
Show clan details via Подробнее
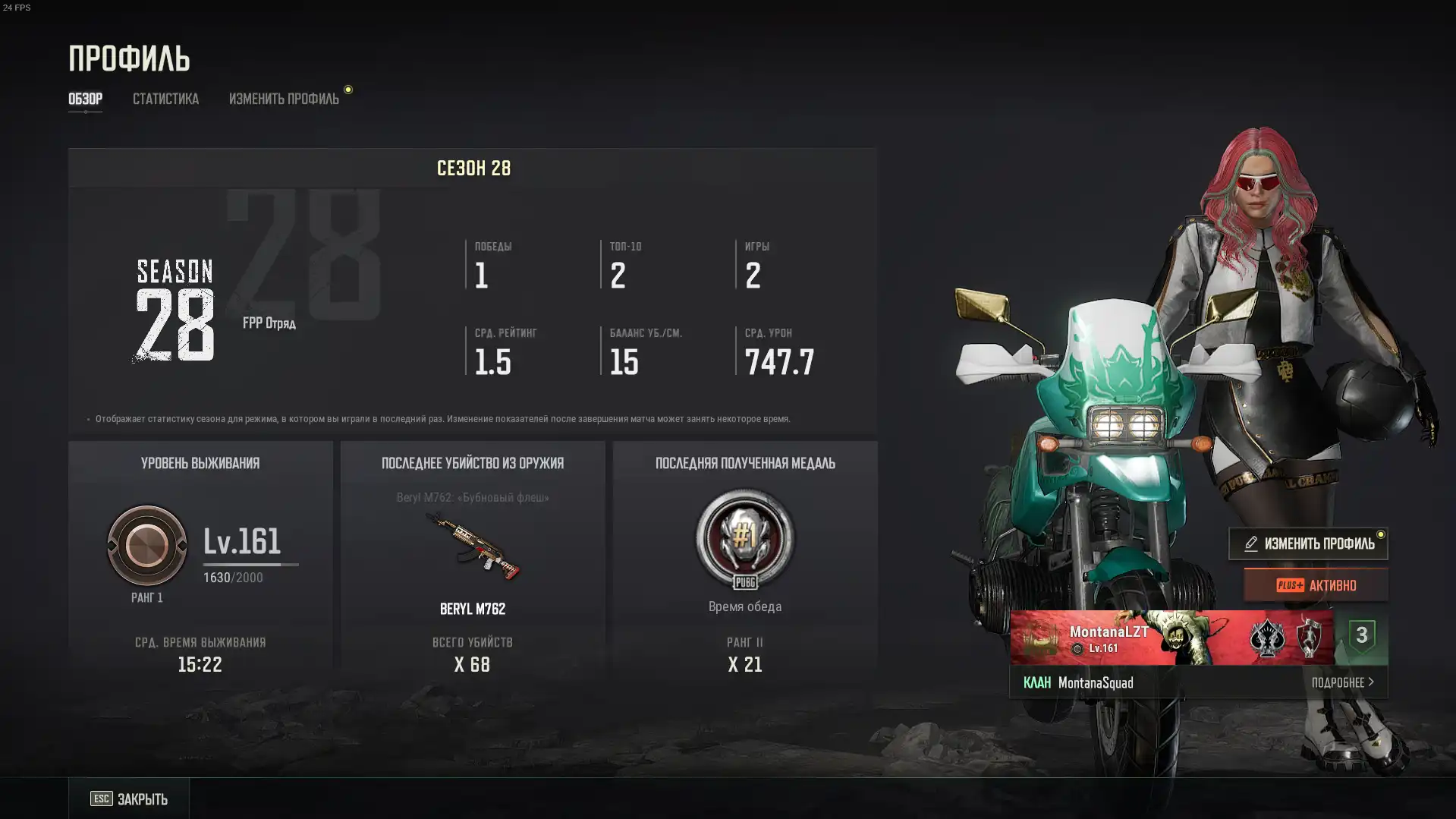click(x=1342, y=682)
